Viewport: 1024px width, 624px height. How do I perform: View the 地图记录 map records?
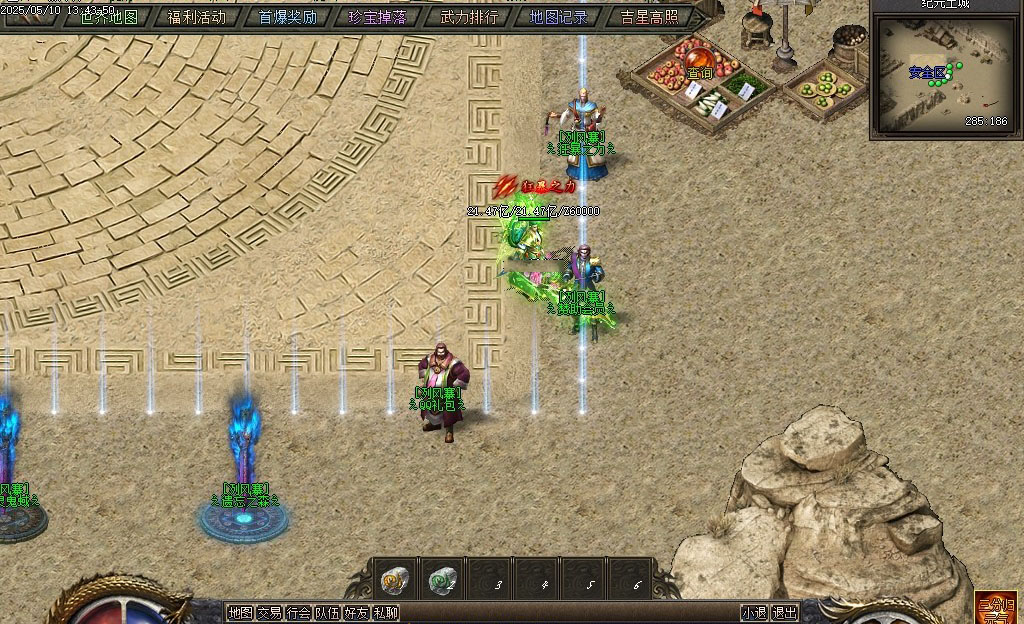(558, 17)
